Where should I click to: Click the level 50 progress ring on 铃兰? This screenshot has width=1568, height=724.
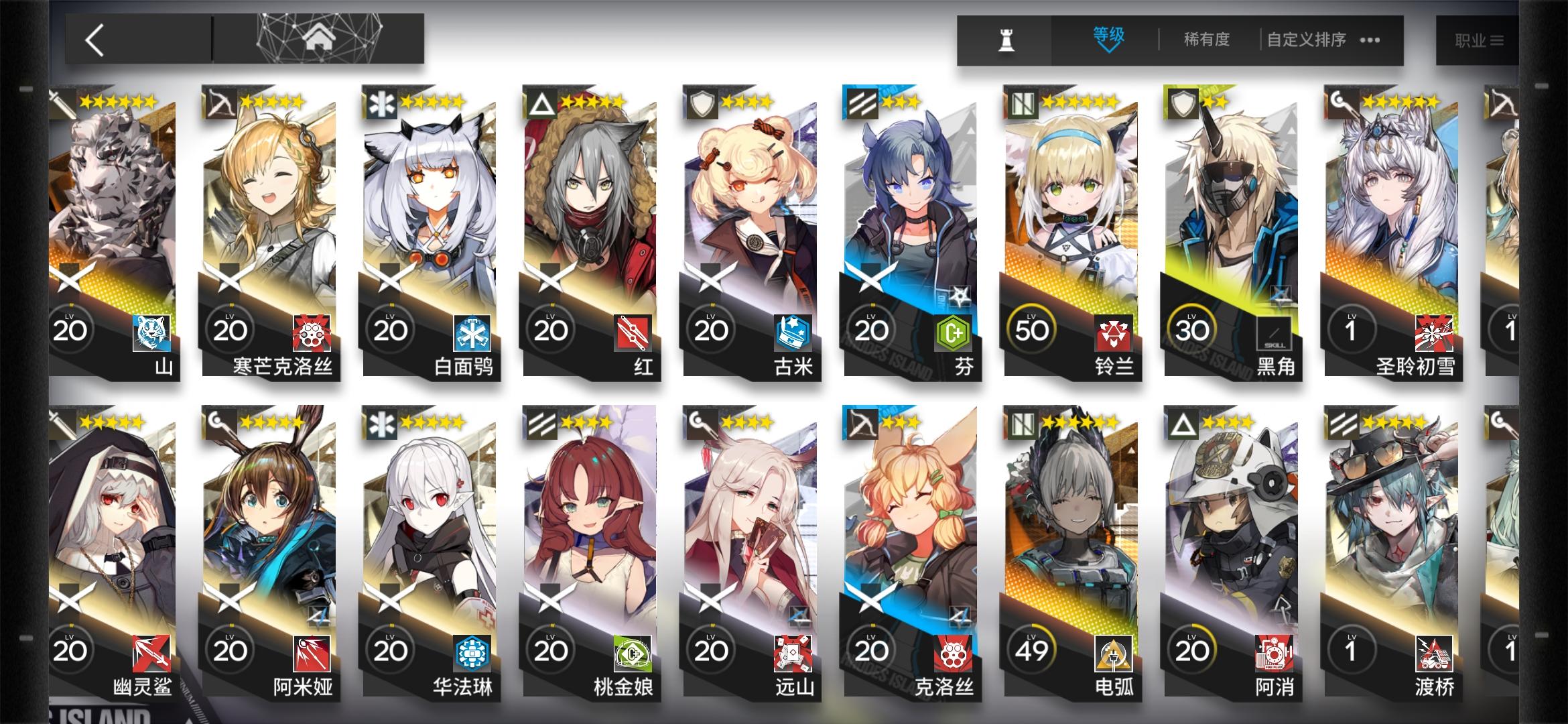1030,330
